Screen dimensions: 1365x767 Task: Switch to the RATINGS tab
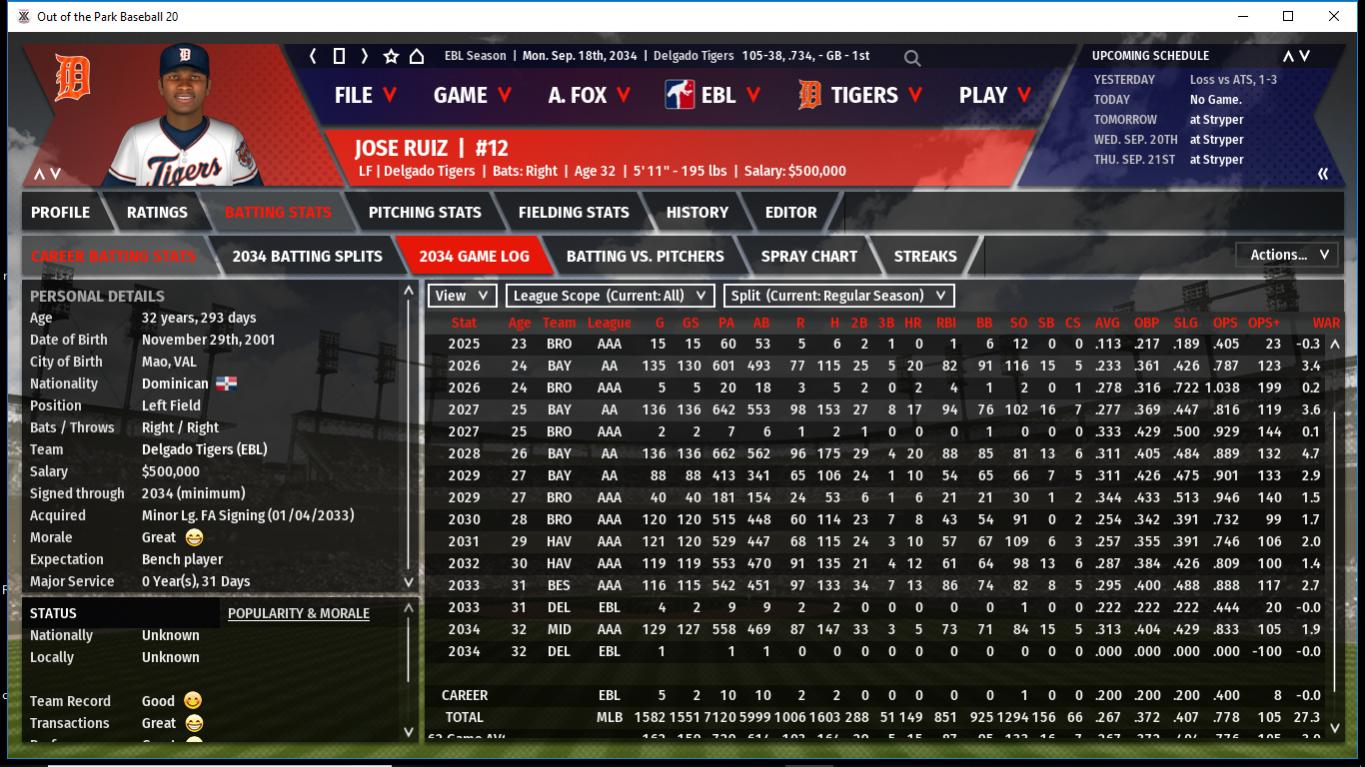[157, 212]
